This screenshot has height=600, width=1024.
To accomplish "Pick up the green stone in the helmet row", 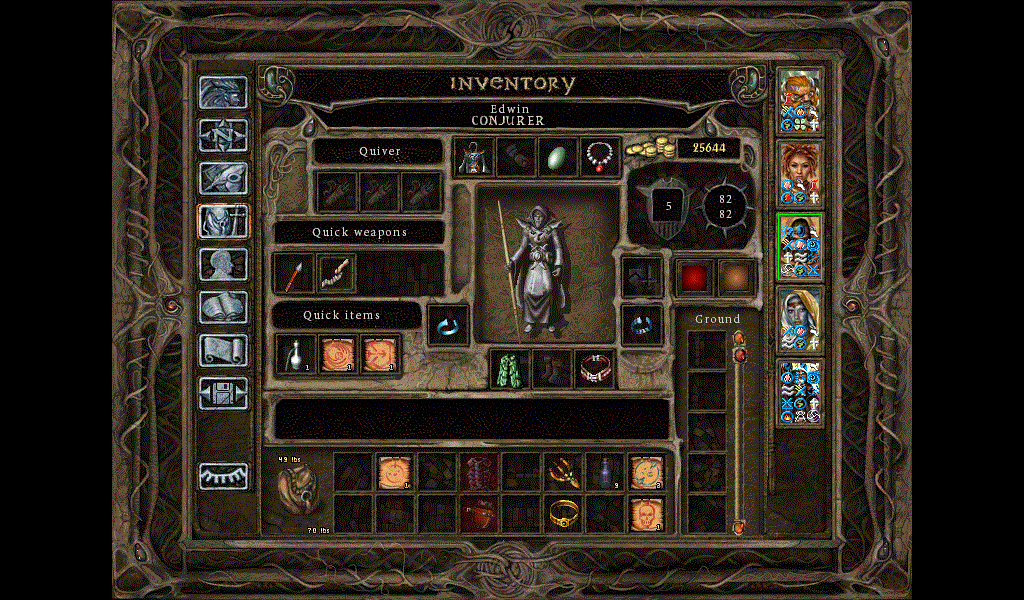I will pos(558,157).
